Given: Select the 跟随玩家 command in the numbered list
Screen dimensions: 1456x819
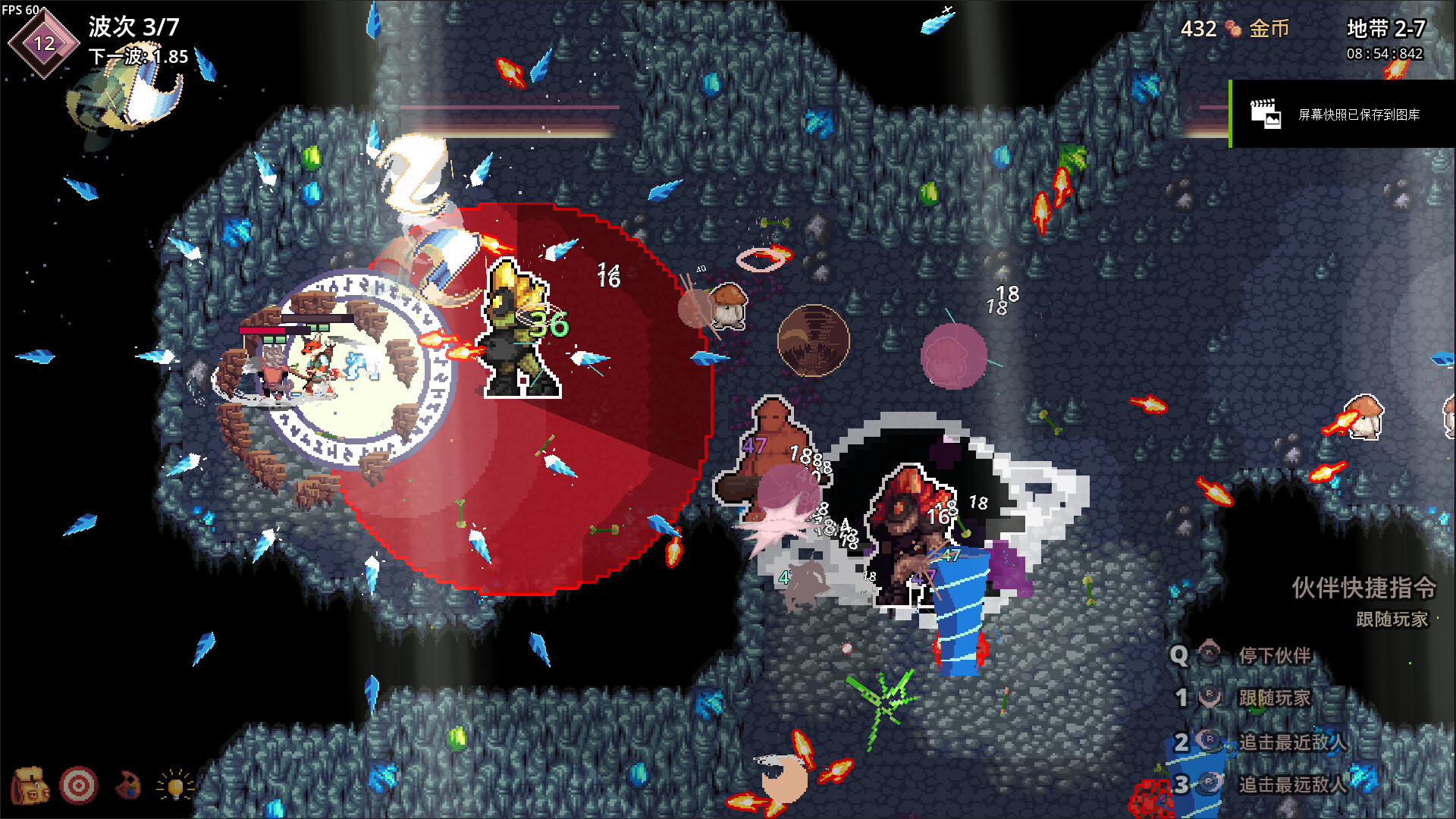Looking at the screenshot, I should coord(1274,698).
